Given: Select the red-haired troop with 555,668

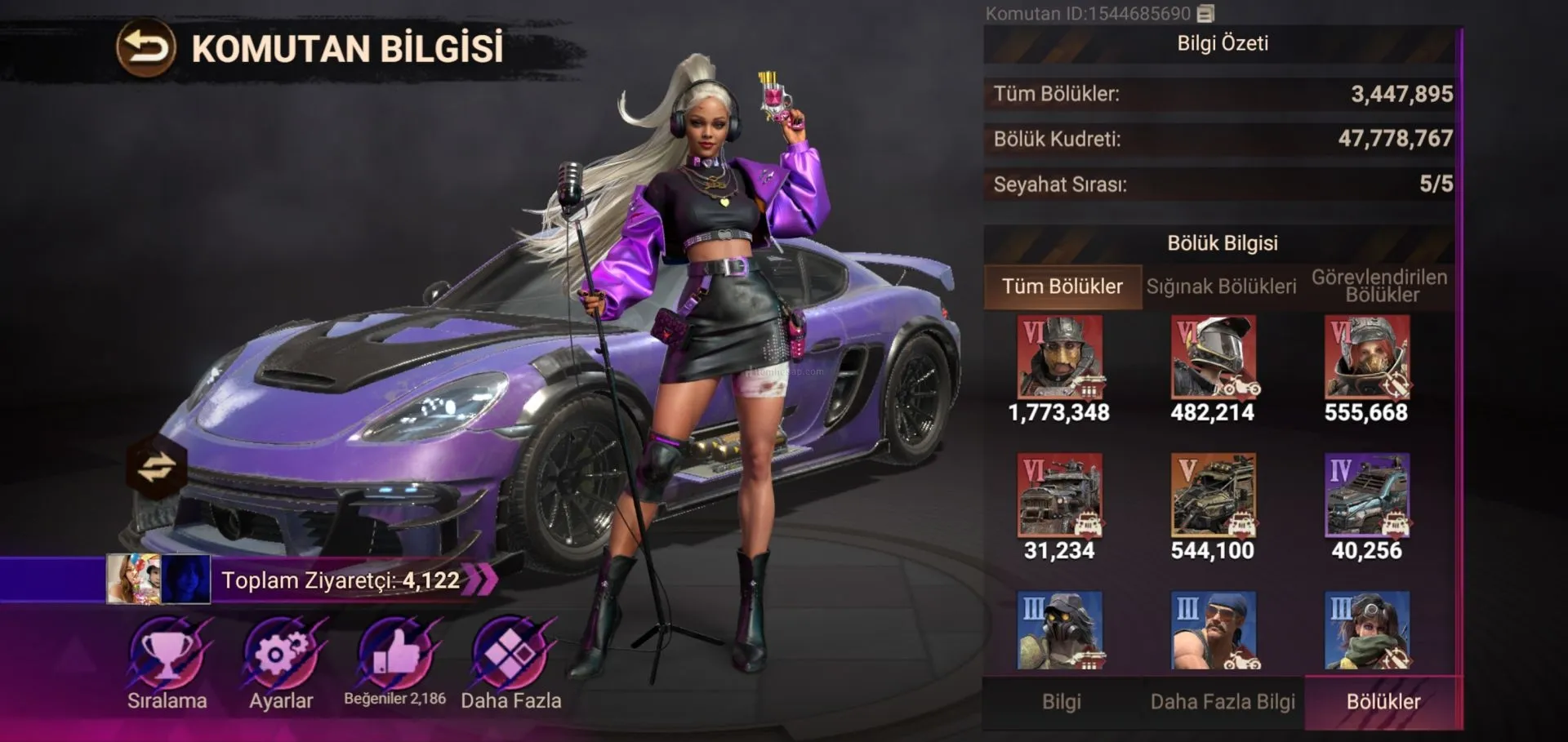Looking at the screenshot, I should click(x=1366, y=358).
